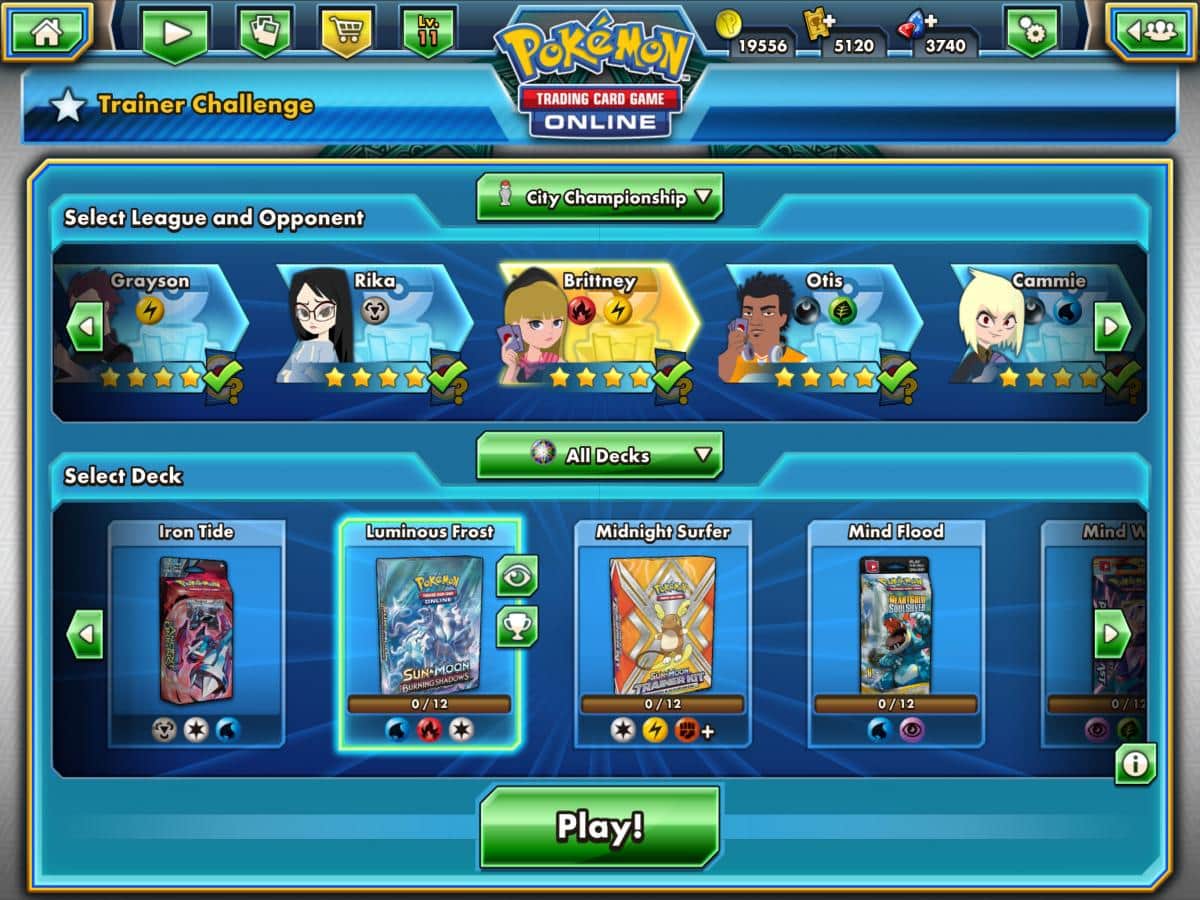The image size is (1200, 900).
Task: Show deck trophy progress button
Action: tap(517, 627)
